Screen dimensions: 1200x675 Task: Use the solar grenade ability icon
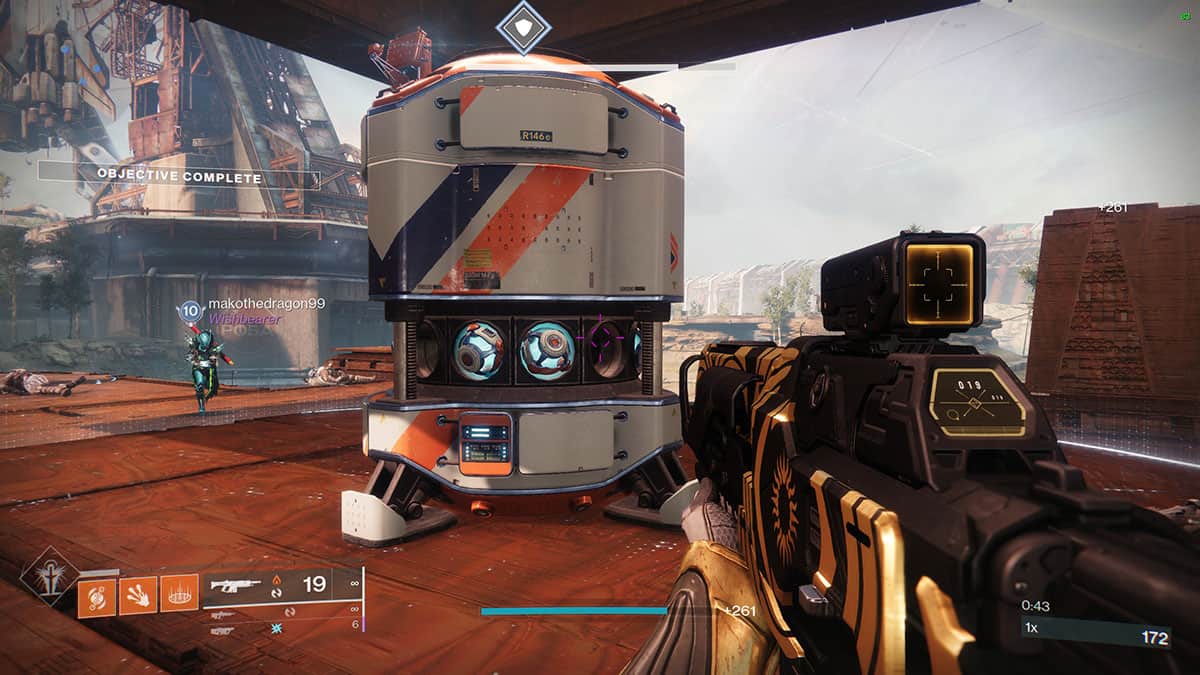pos(97,597)
